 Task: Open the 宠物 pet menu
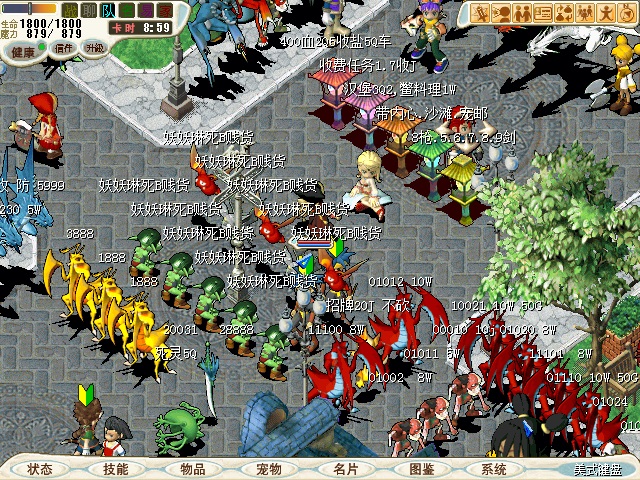[268, 469]
